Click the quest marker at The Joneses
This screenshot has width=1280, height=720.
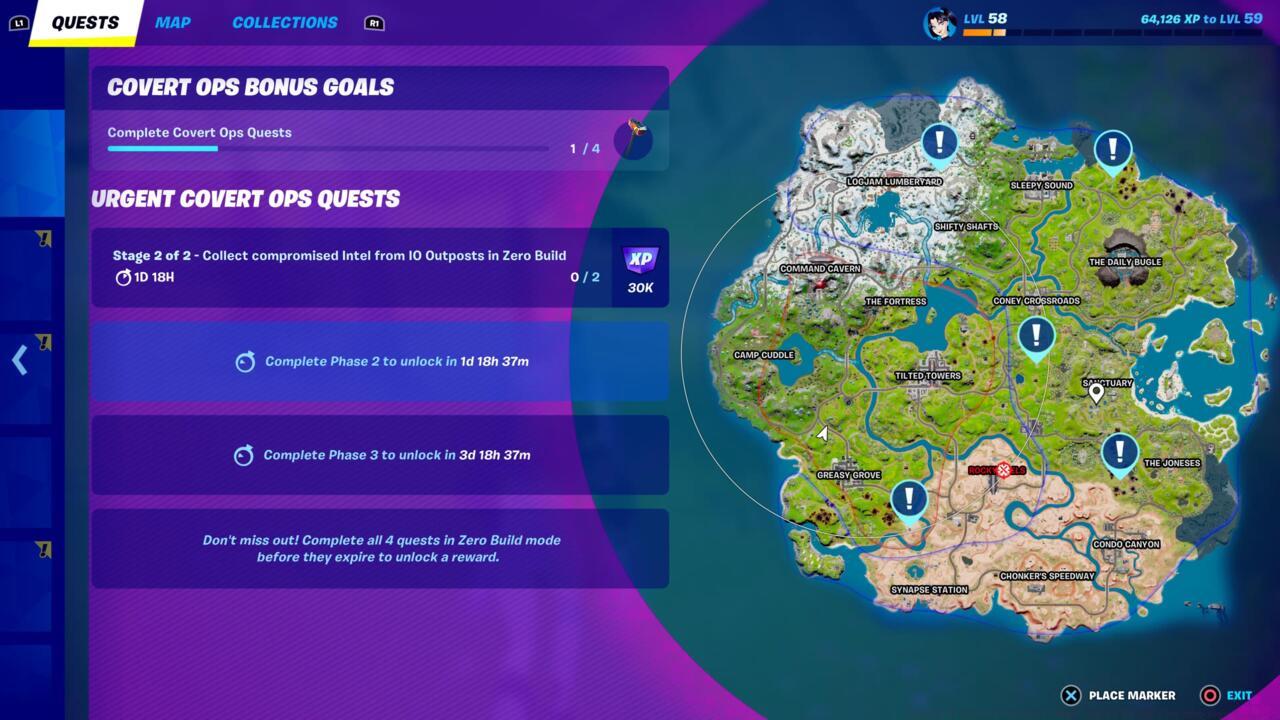coord(1118,452)
